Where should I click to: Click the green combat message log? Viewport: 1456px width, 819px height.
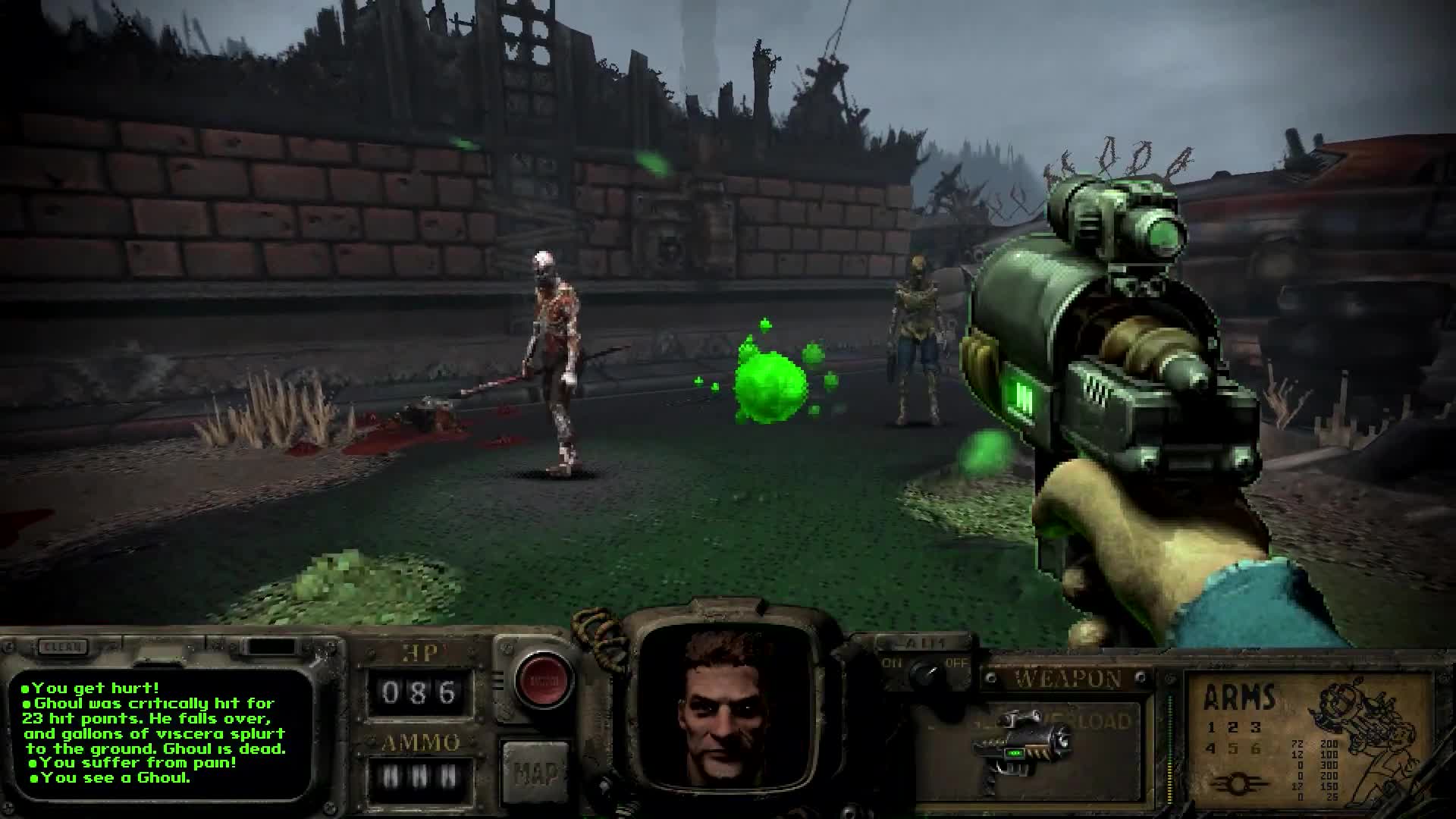[159, 733]
